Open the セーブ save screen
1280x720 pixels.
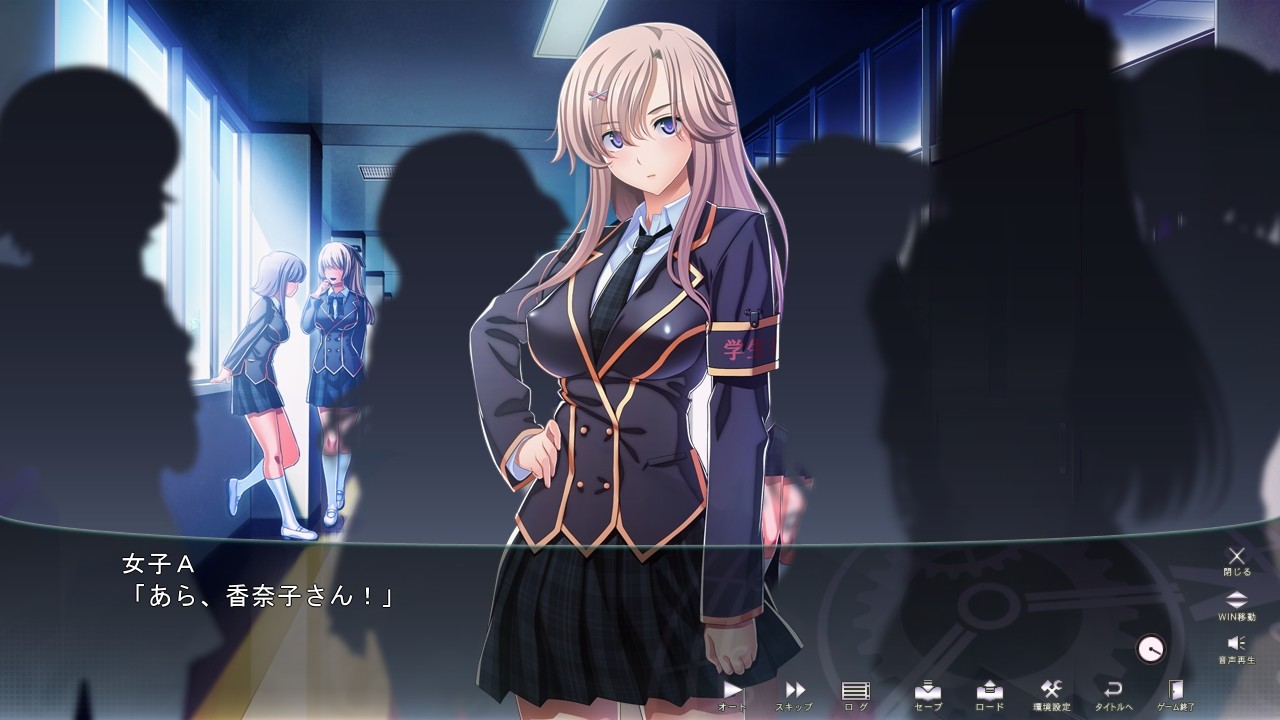[928, 692]
